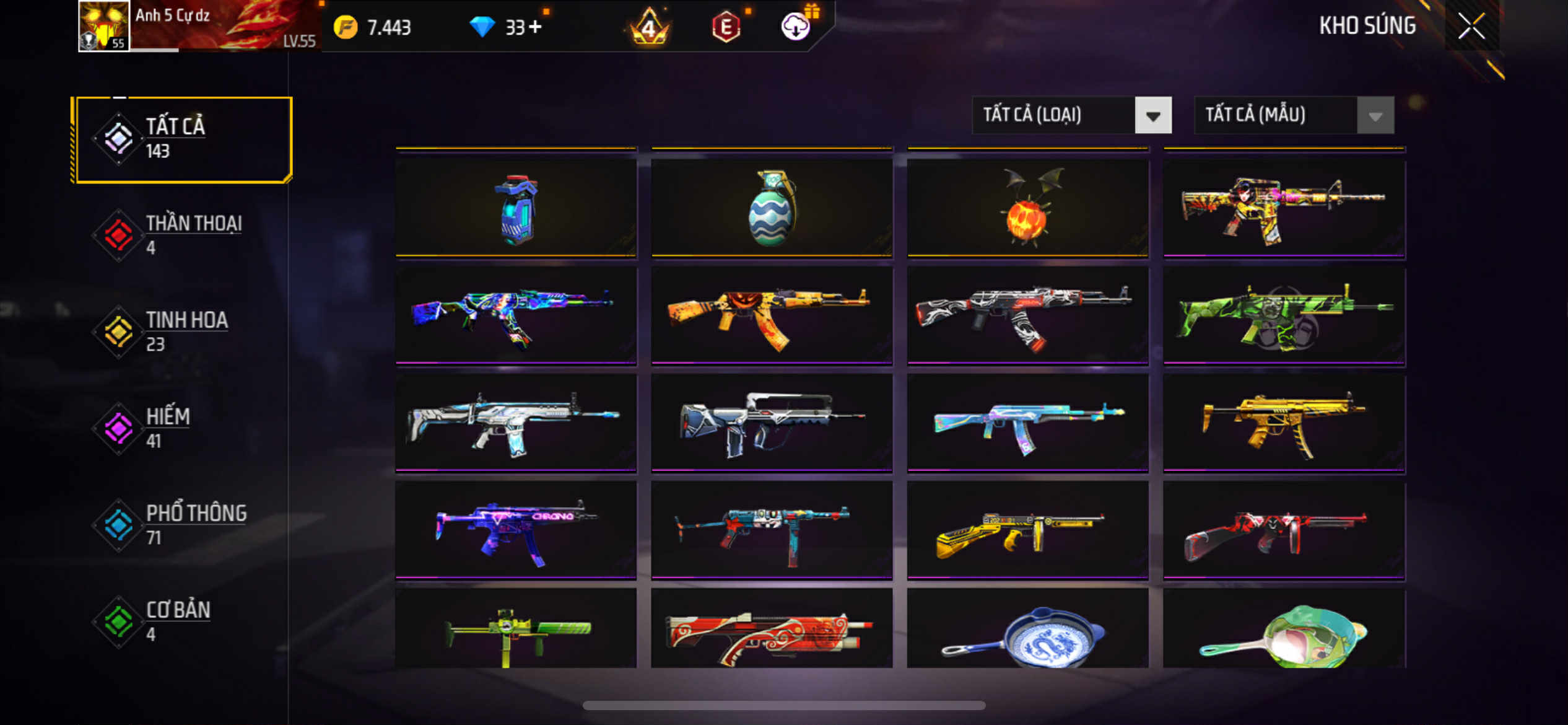Pick the golden MP5 skin
Screen dimensions: 1568x725
tap(1284, 424)
